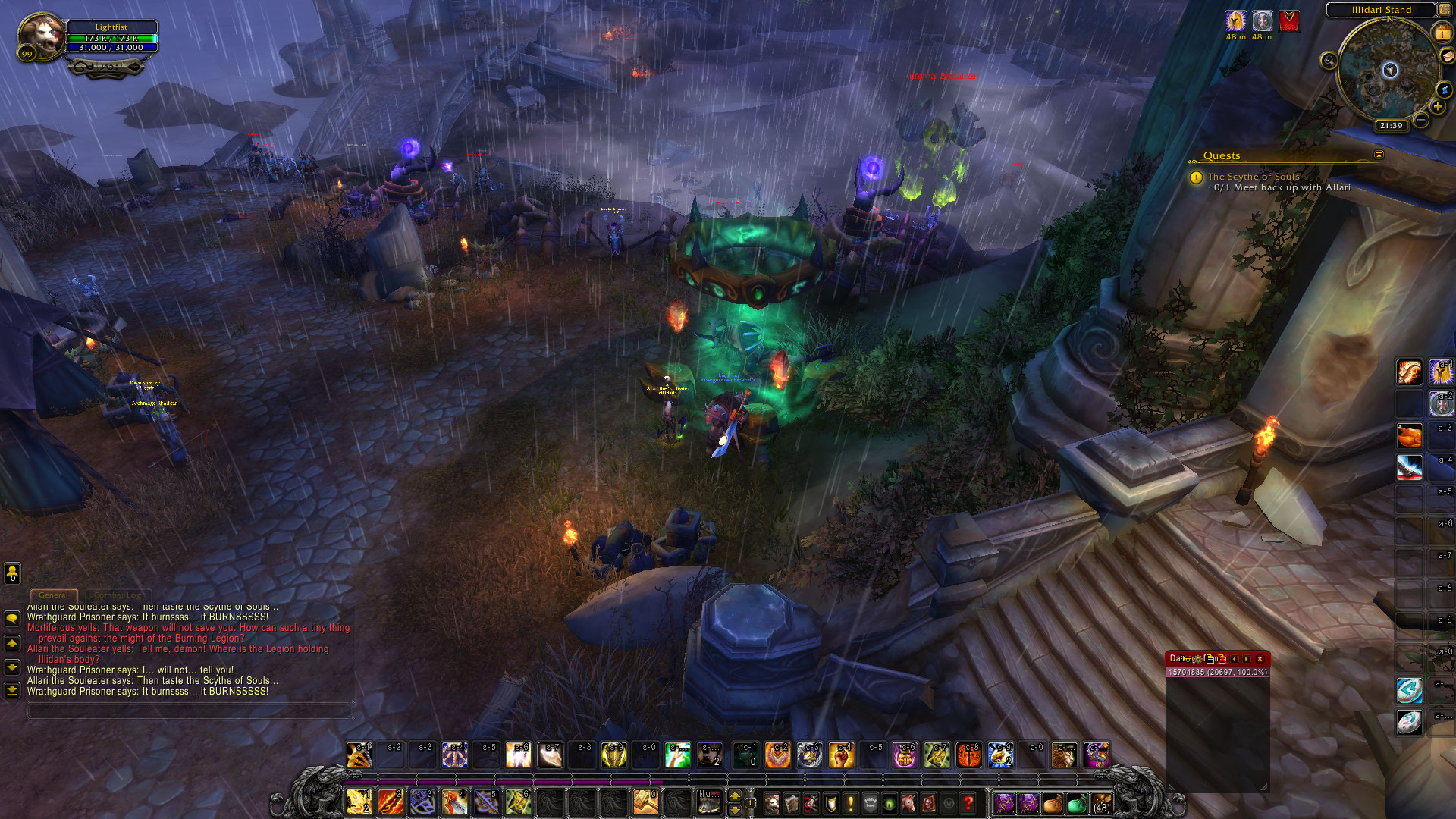Check mail via the minimap envelope icon

click(1447, 56)
